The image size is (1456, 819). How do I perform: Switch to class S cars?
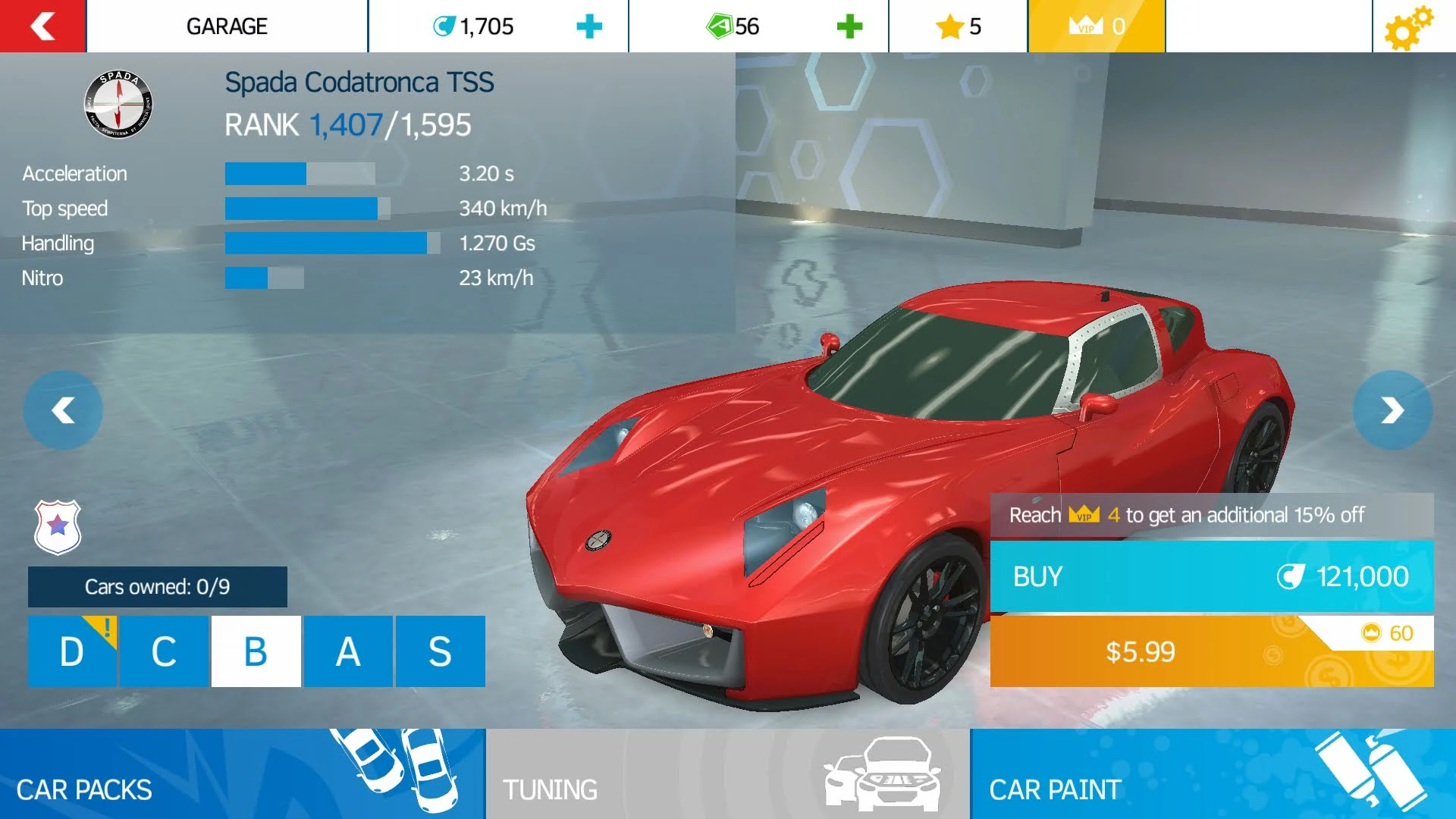[440, 651]
